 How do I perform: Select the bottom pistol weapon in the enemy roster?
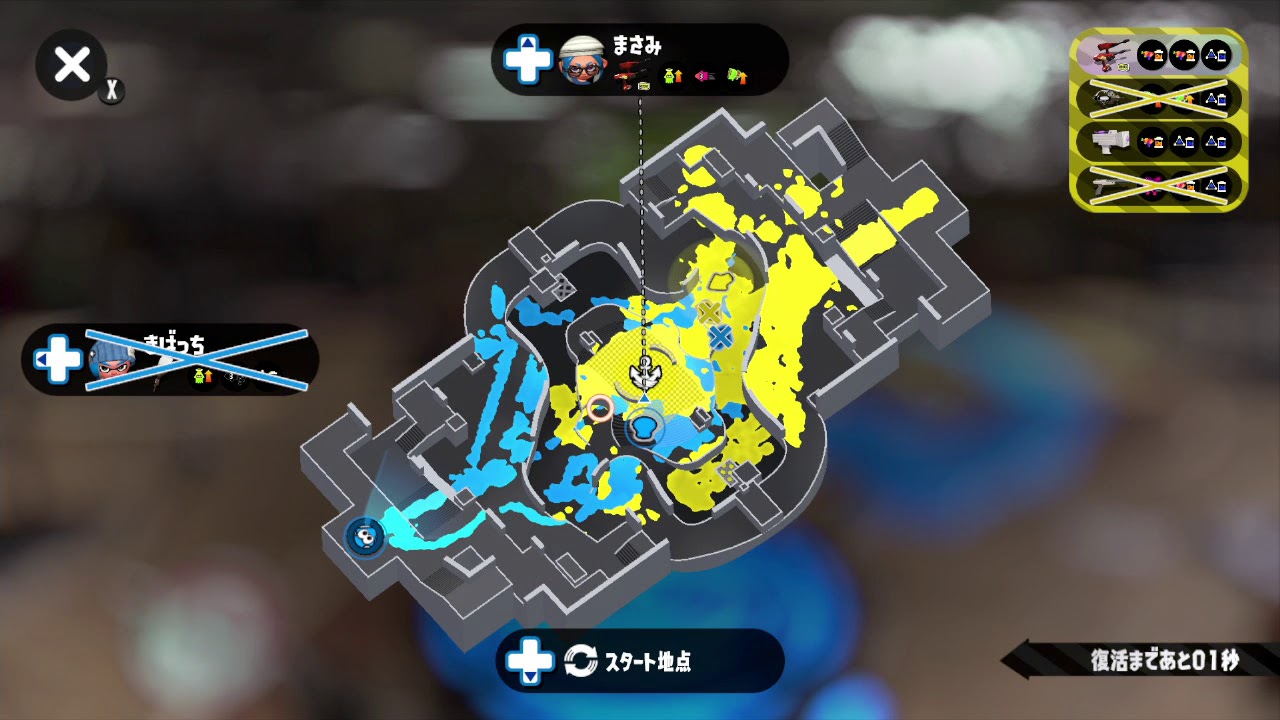tap(1108, 185)
